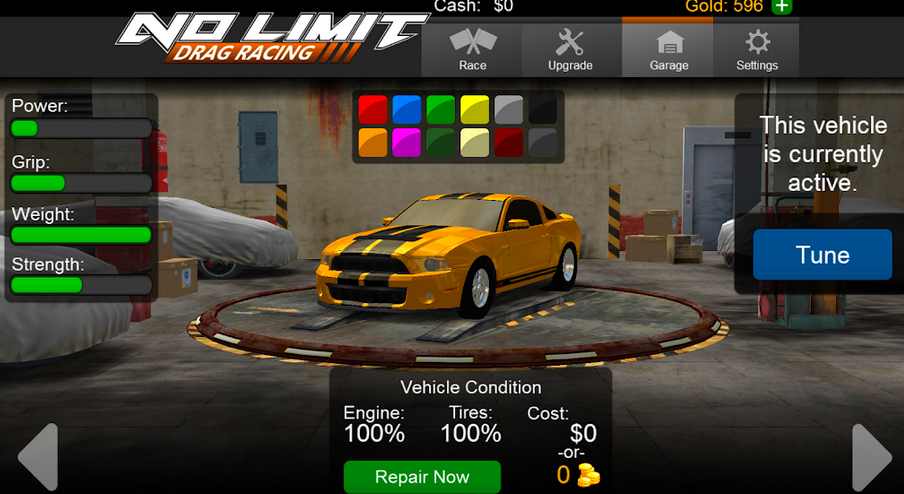
Task: Tune the active vehicle
Action: (x=822, y=255)
